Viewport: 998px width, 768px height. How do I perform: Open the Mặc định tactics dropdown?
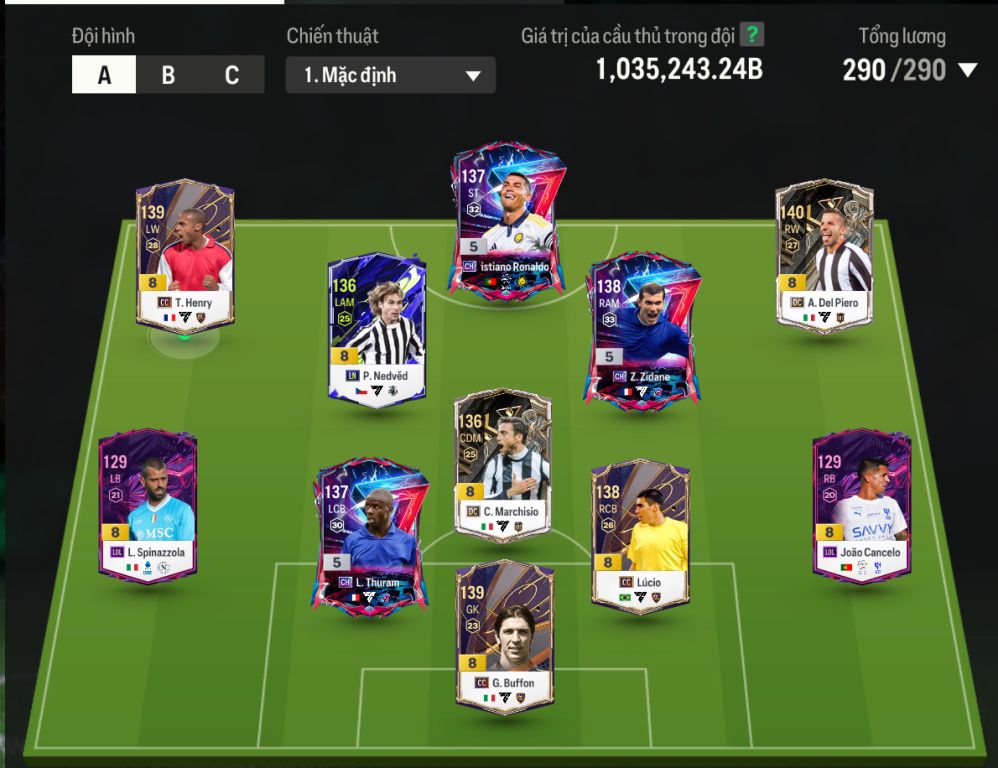click(390, 75)
